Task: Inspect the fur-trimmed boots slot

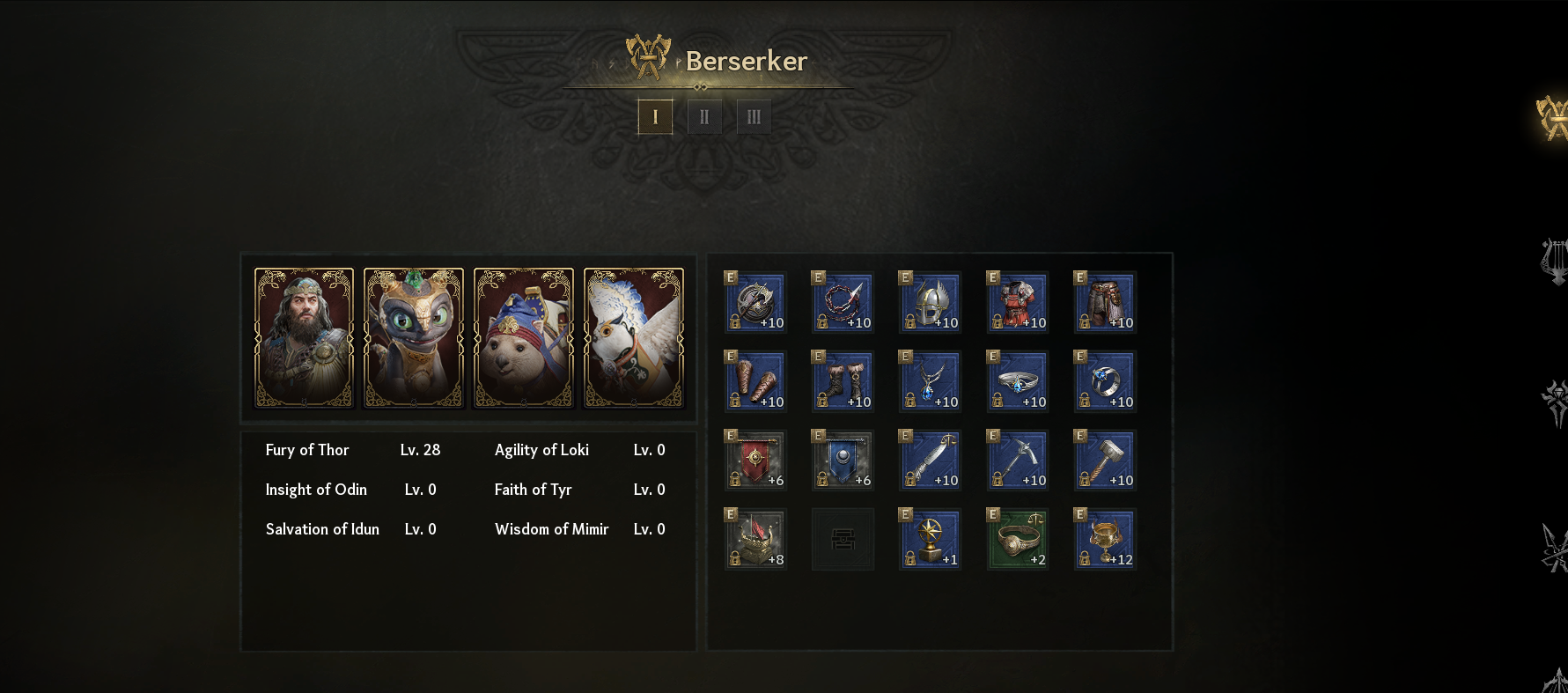Action: 843,381
